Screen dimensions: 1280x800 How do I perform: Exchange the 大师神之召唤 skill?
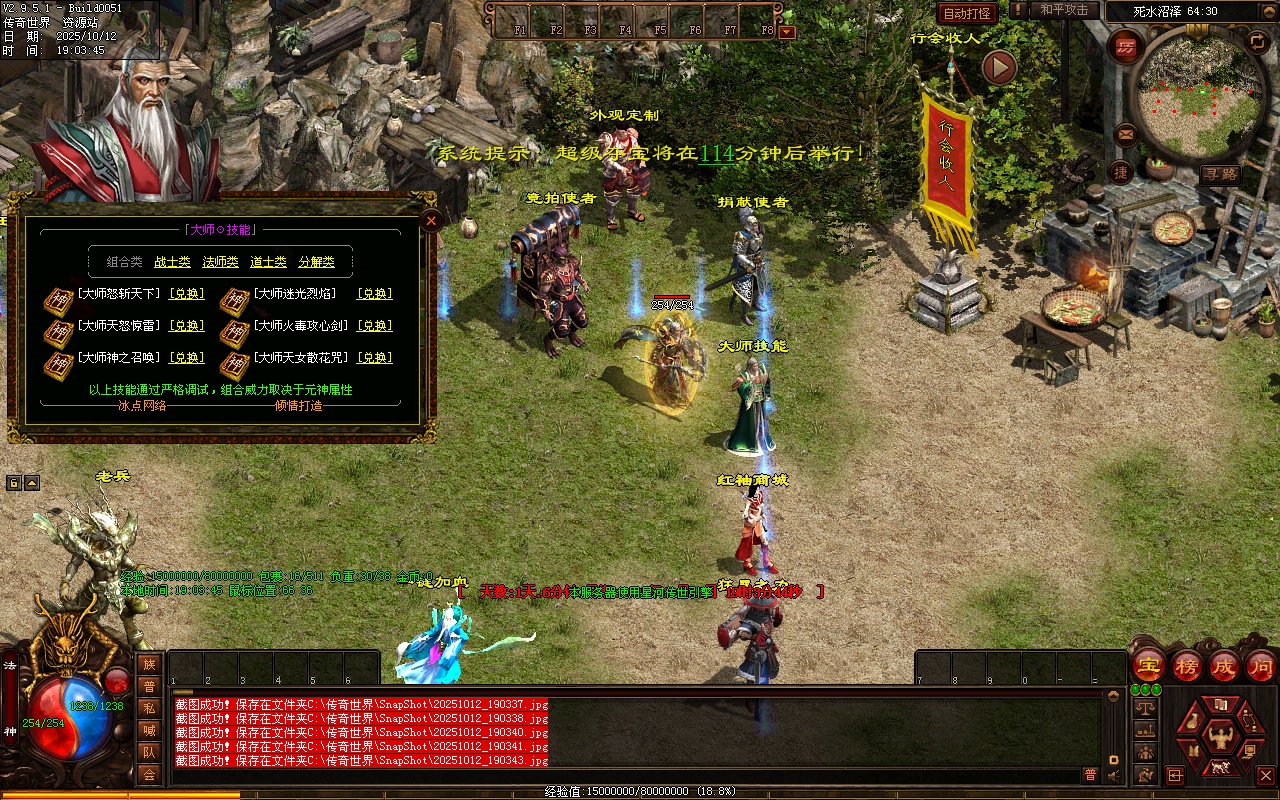coord(187,358)
